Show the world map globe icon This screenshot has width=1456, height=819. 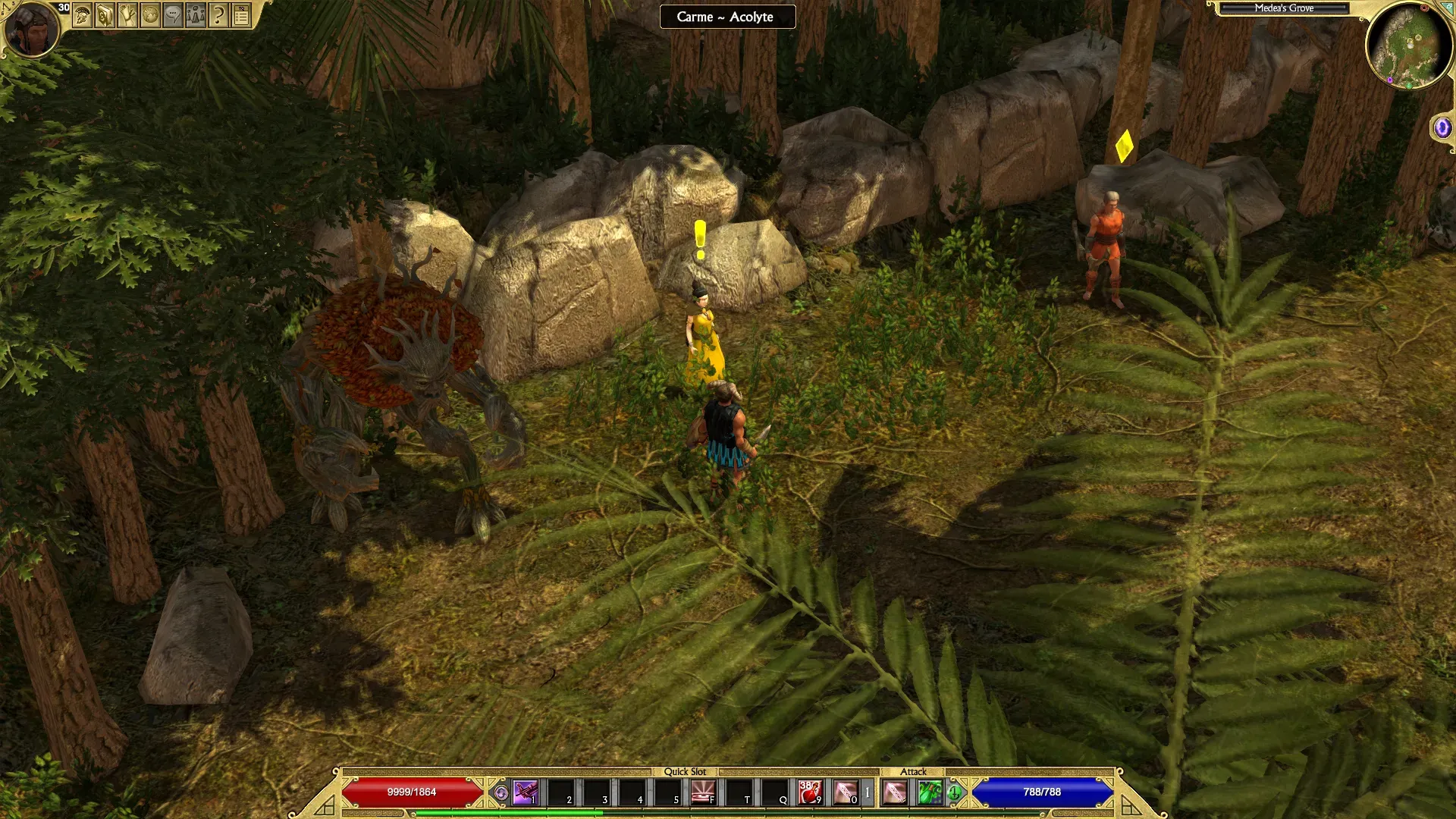click(x=150, y=15)
